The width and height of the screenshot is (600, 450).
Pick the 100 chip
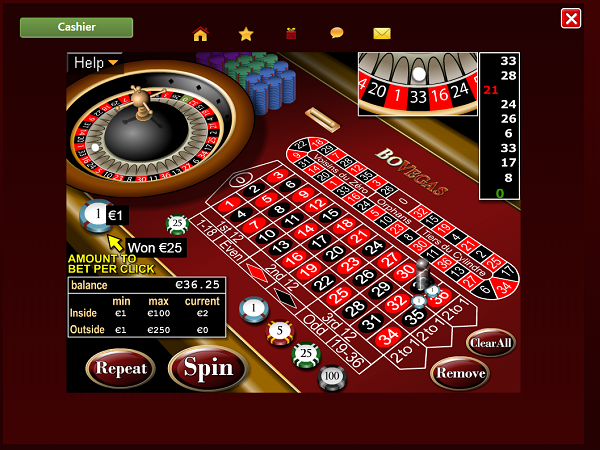(332, 375)
